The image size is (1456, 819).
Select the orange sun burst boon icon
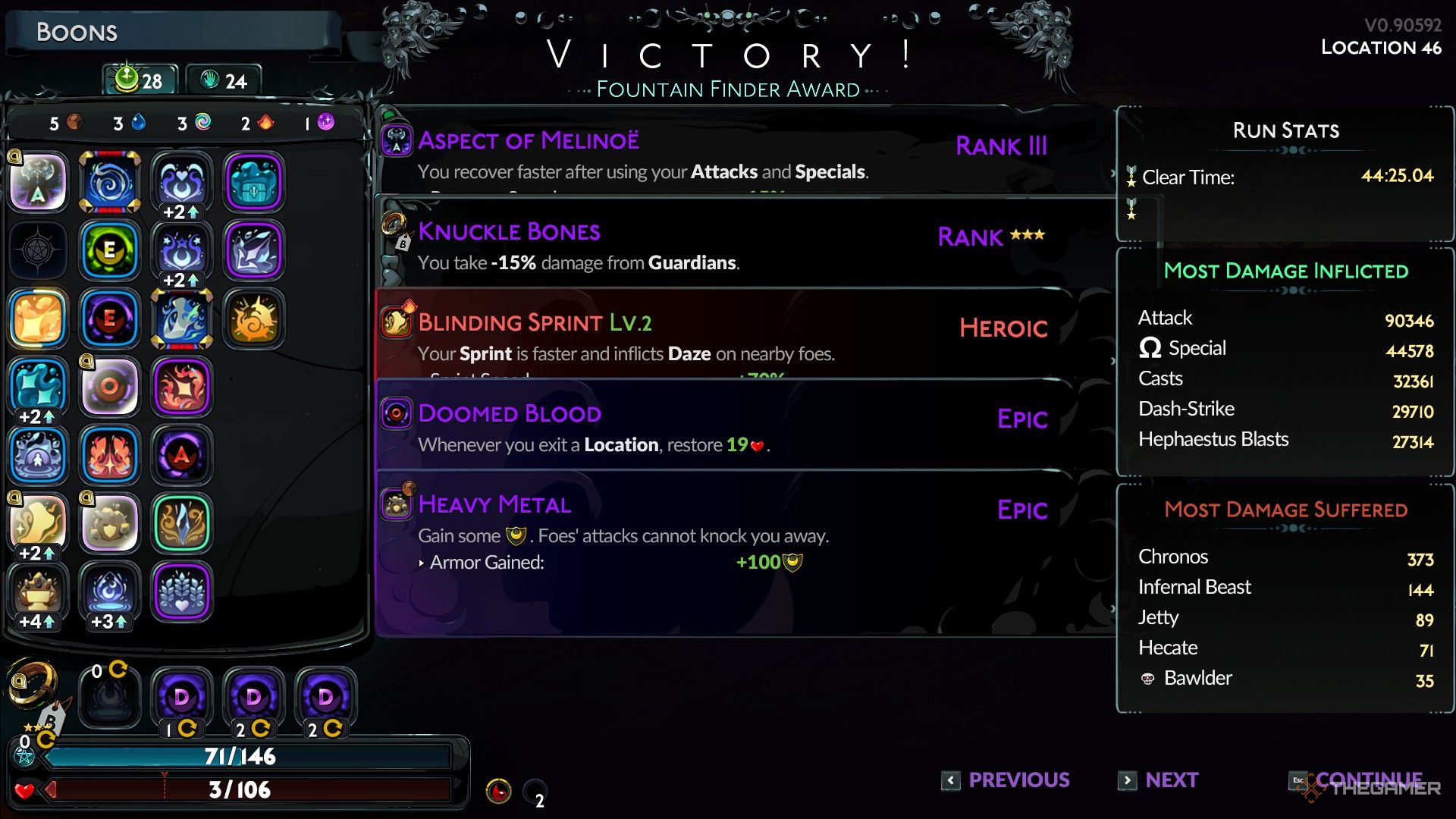tap(254, 318)
